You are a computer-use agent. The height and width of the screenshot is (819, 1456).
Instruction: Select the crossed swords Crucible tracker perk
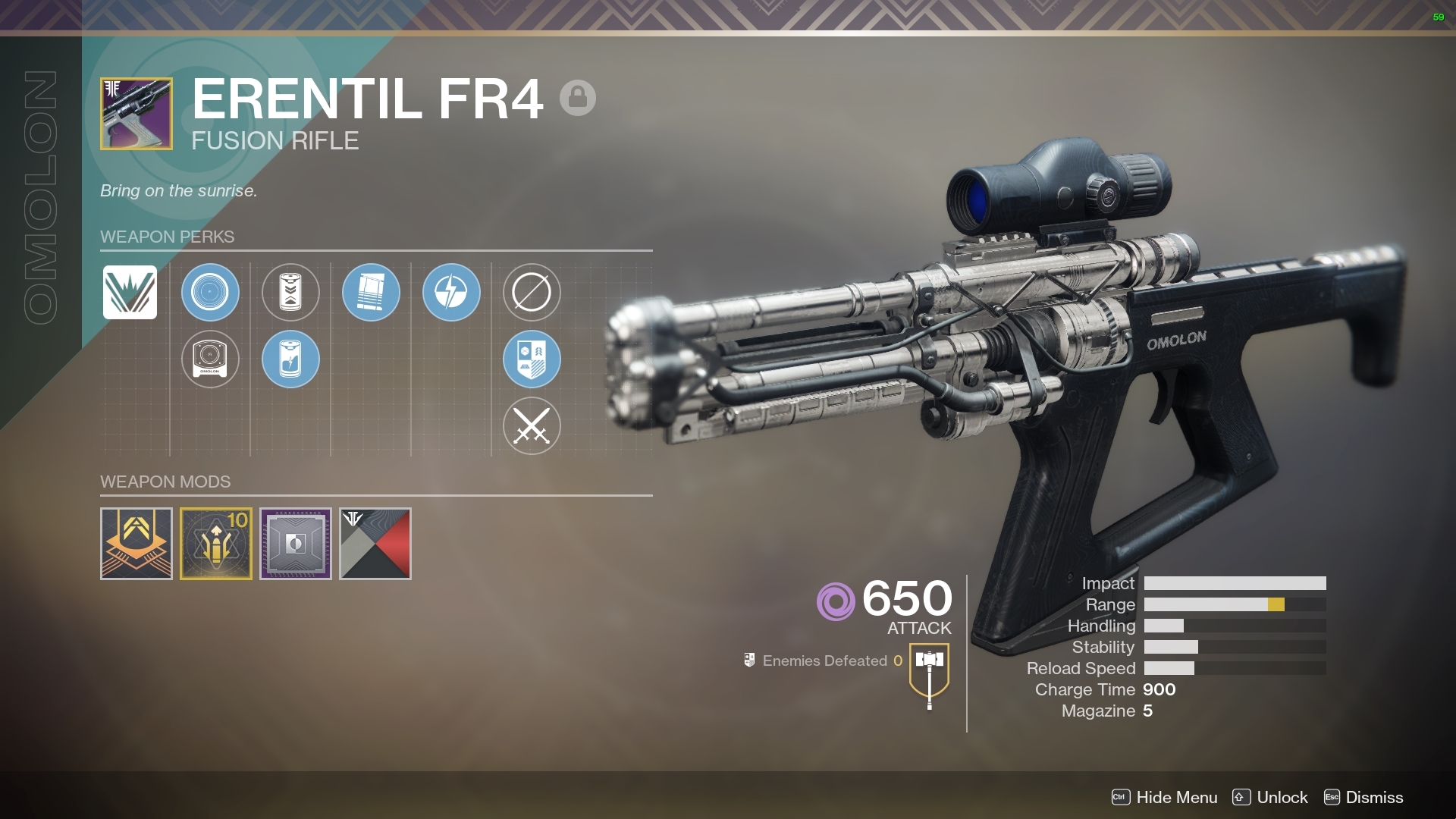[x=532, y=426]
